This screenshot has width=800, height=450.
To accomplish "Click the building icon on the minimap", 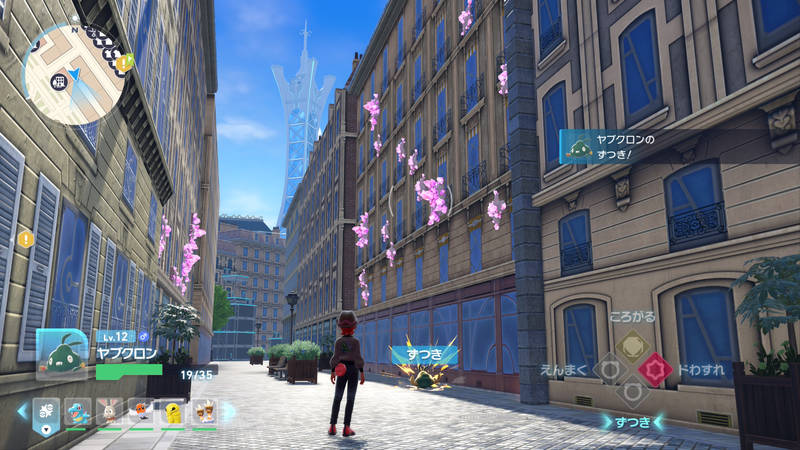I will point(60,80).
